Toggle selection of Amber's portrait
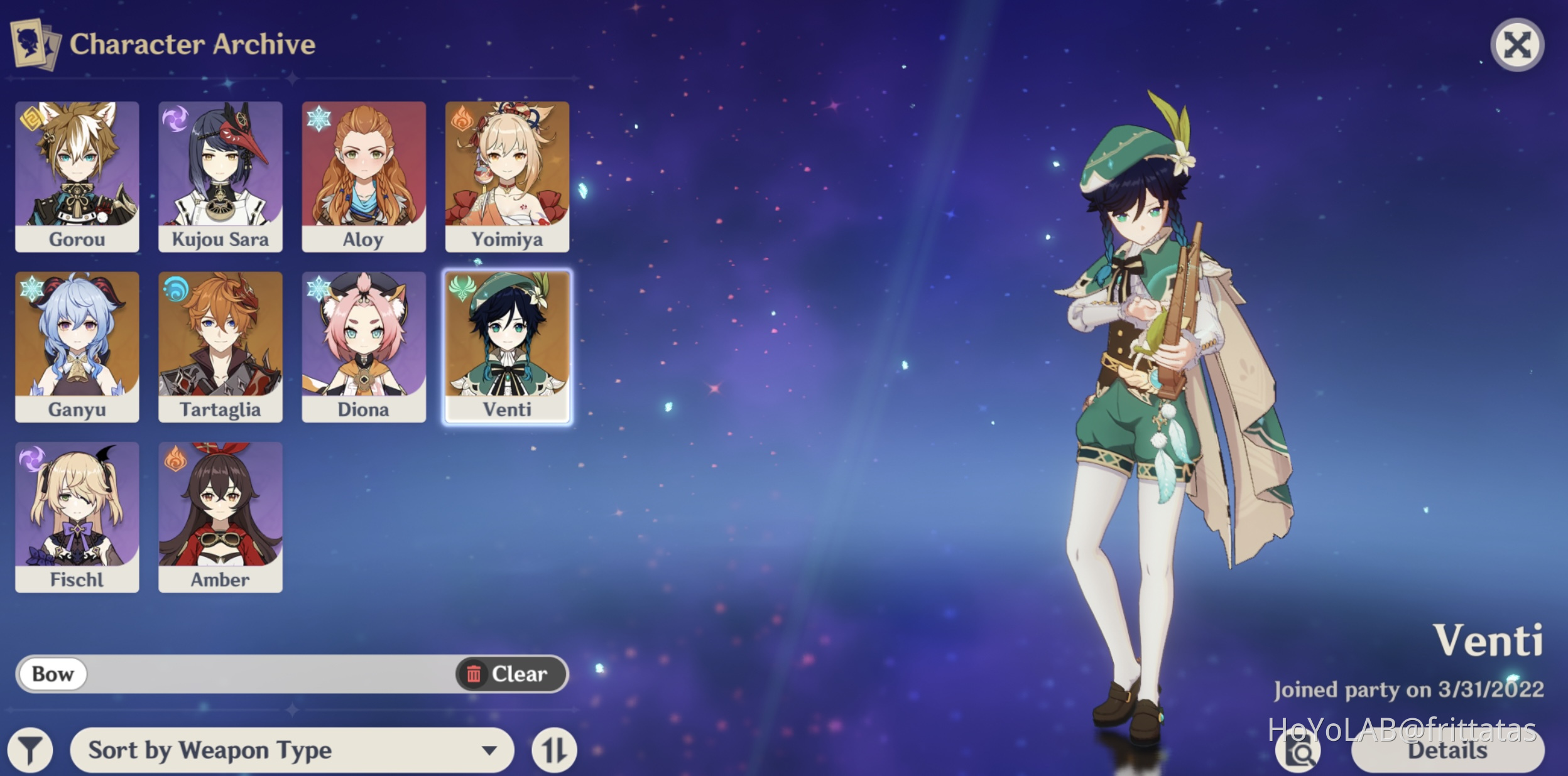1568x776 pixels. pyautogui.click(x=220, y=515)
